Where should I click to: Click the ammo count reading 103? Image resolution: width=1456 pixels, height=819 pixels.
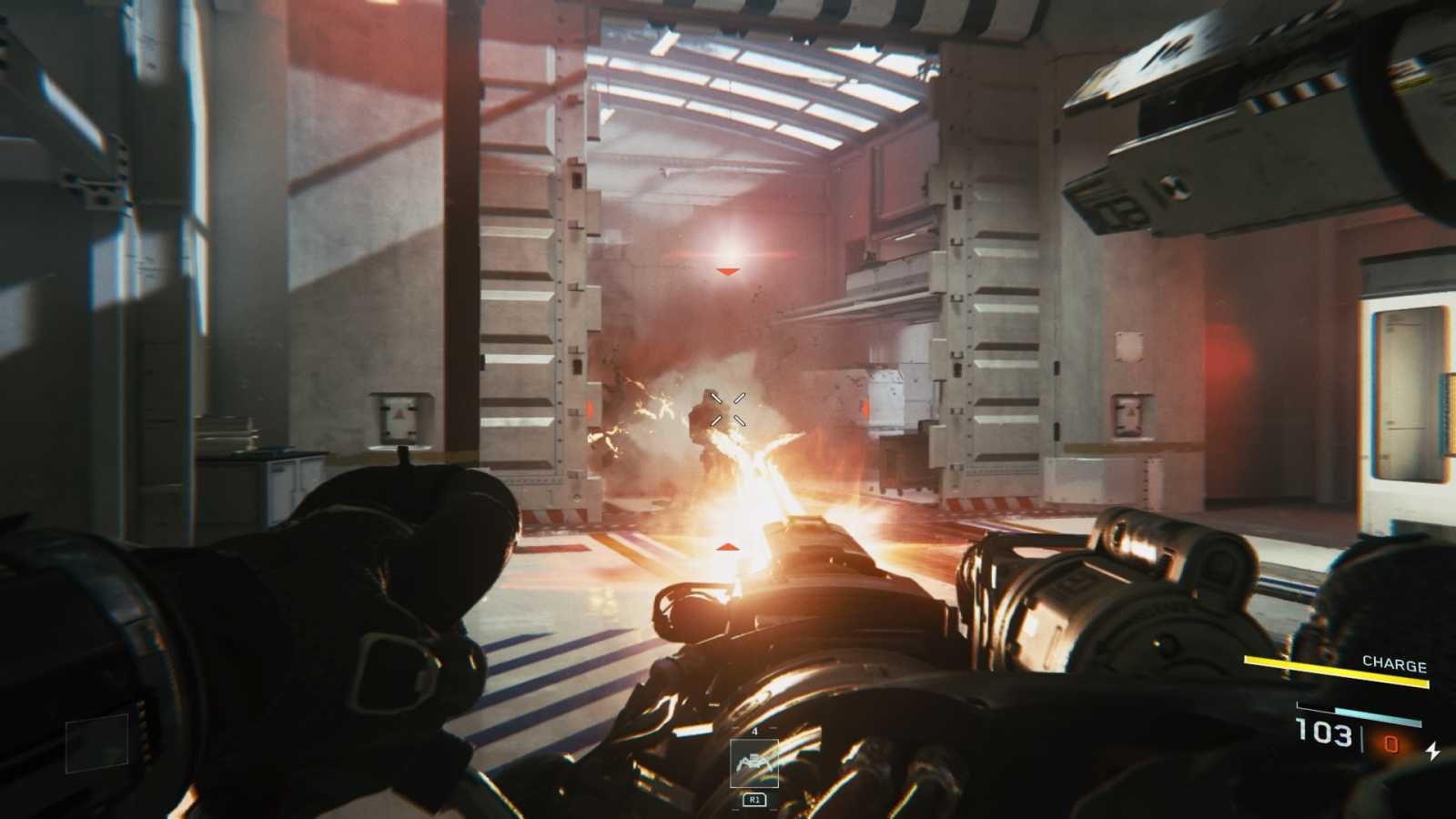(x=1325, y=734)
